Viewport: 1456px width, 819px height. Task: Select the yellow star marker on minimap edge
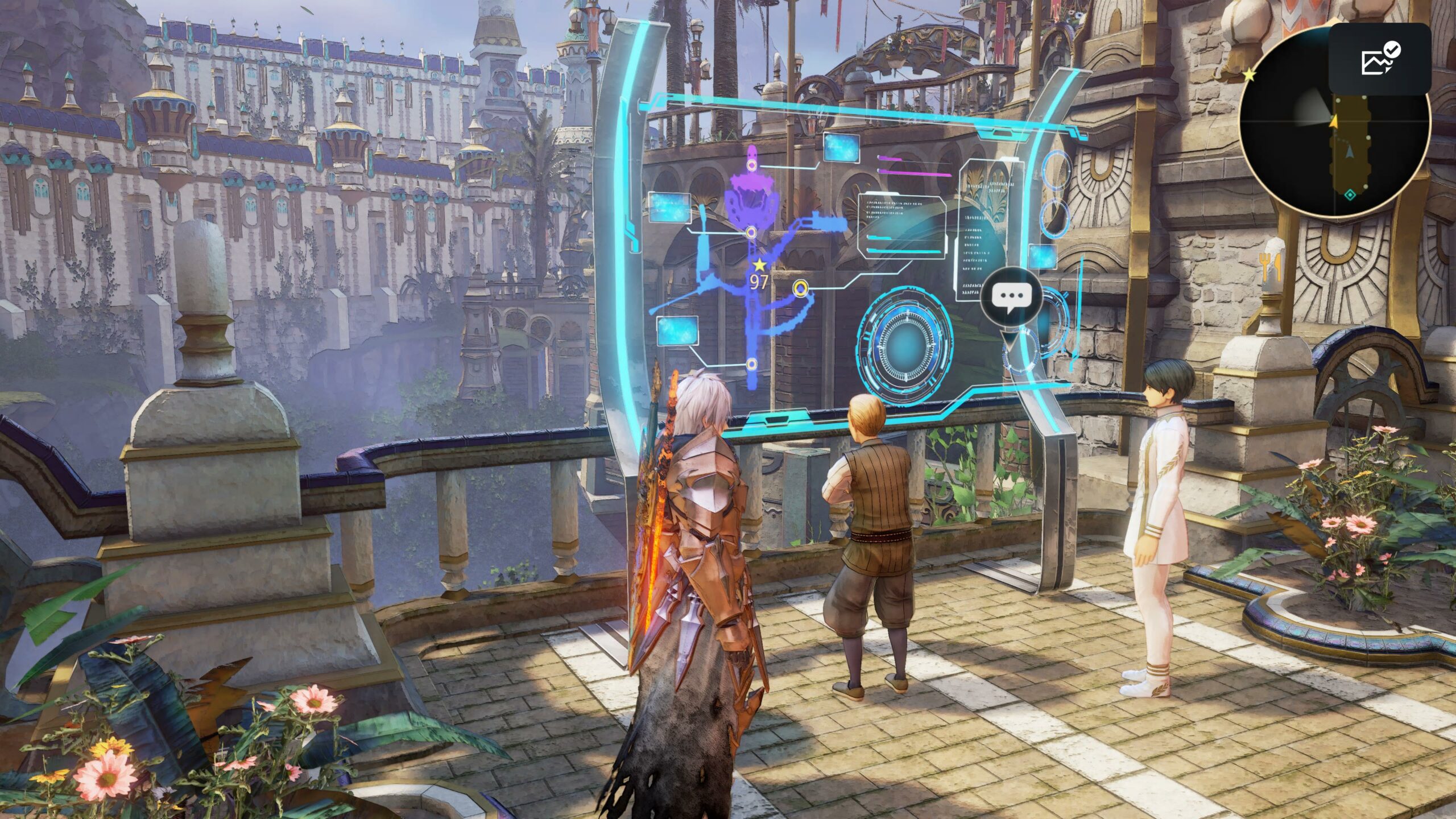1249,74
